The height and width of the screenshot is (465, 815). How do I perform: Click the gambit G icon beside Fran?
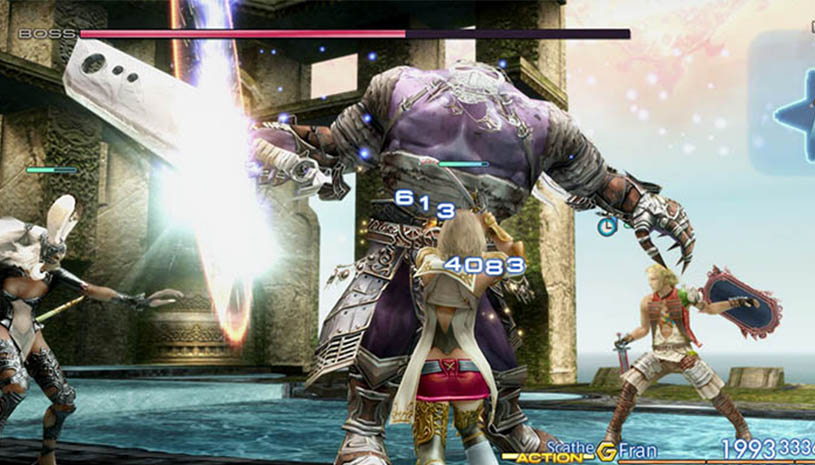pyautogui.click(x=607, y=449)
